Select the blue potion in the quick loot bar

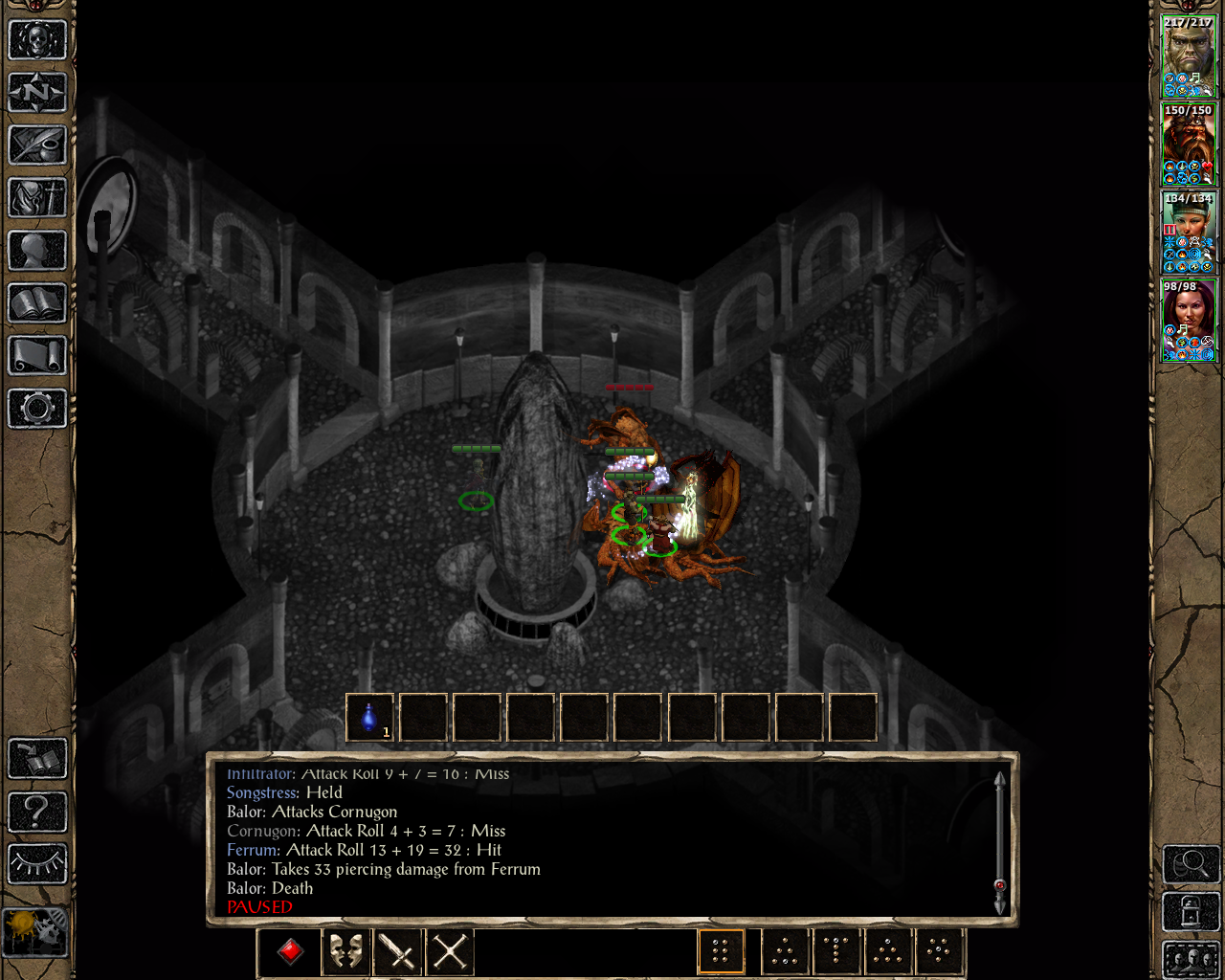(x=369, y=718)
